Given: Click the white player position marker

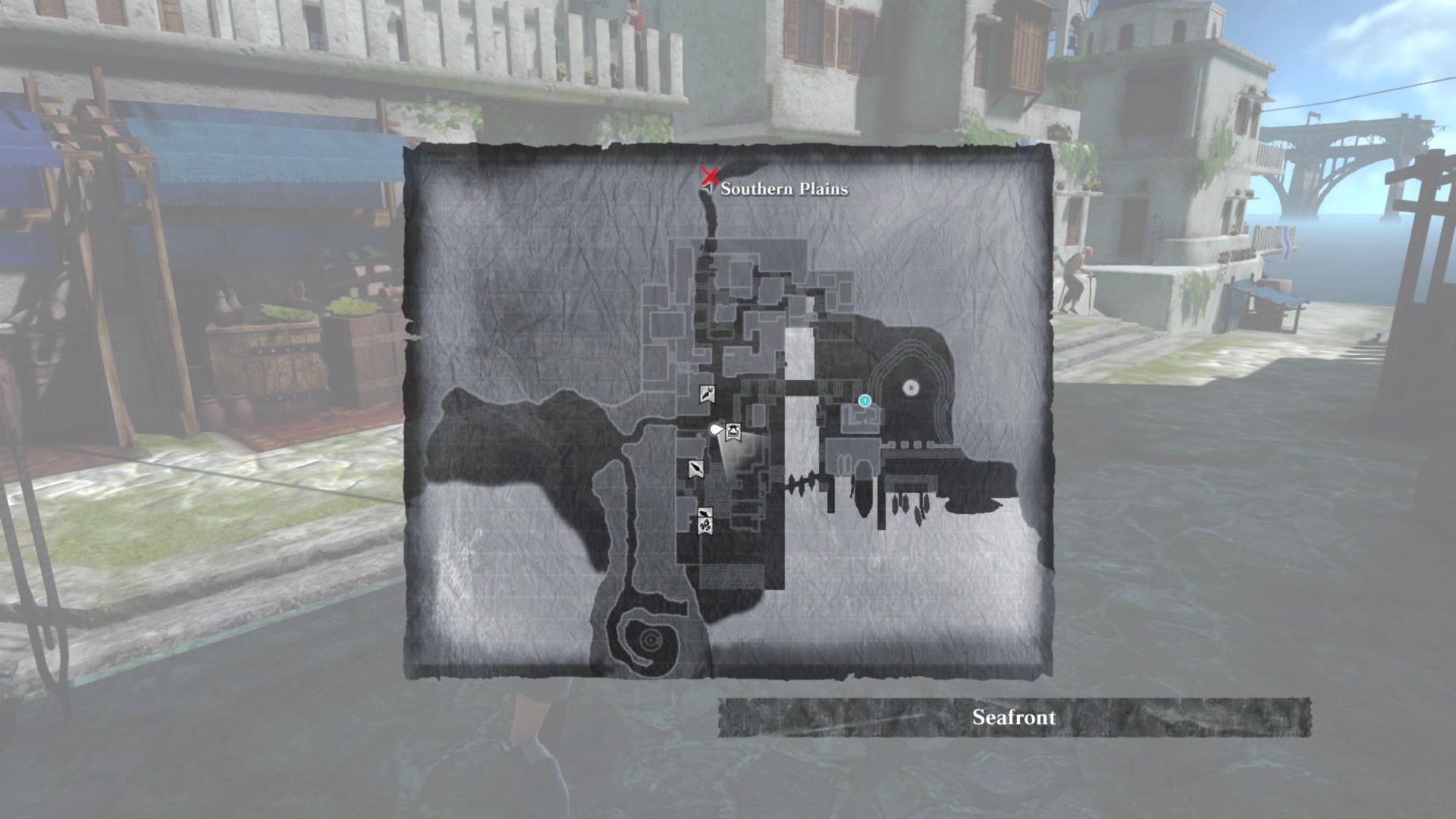Looking at the screenshot, I should coord(715,430).
